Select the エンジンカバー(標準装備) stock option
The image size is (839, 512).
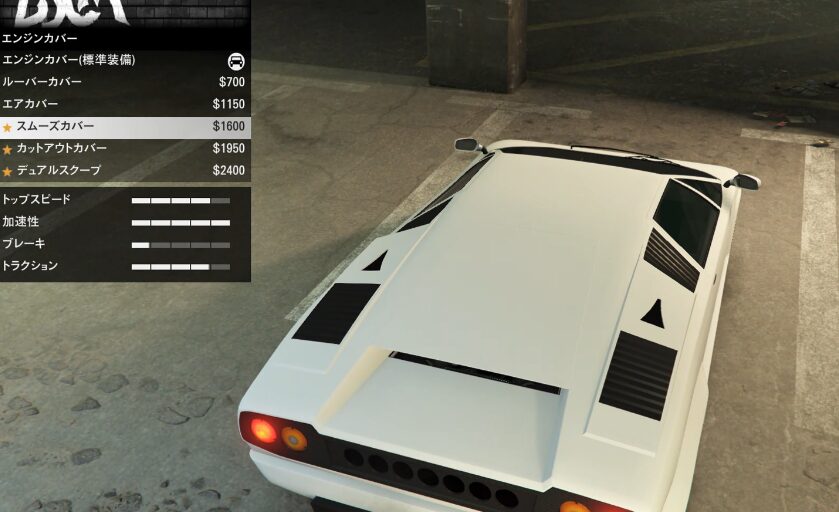[124, 60]
